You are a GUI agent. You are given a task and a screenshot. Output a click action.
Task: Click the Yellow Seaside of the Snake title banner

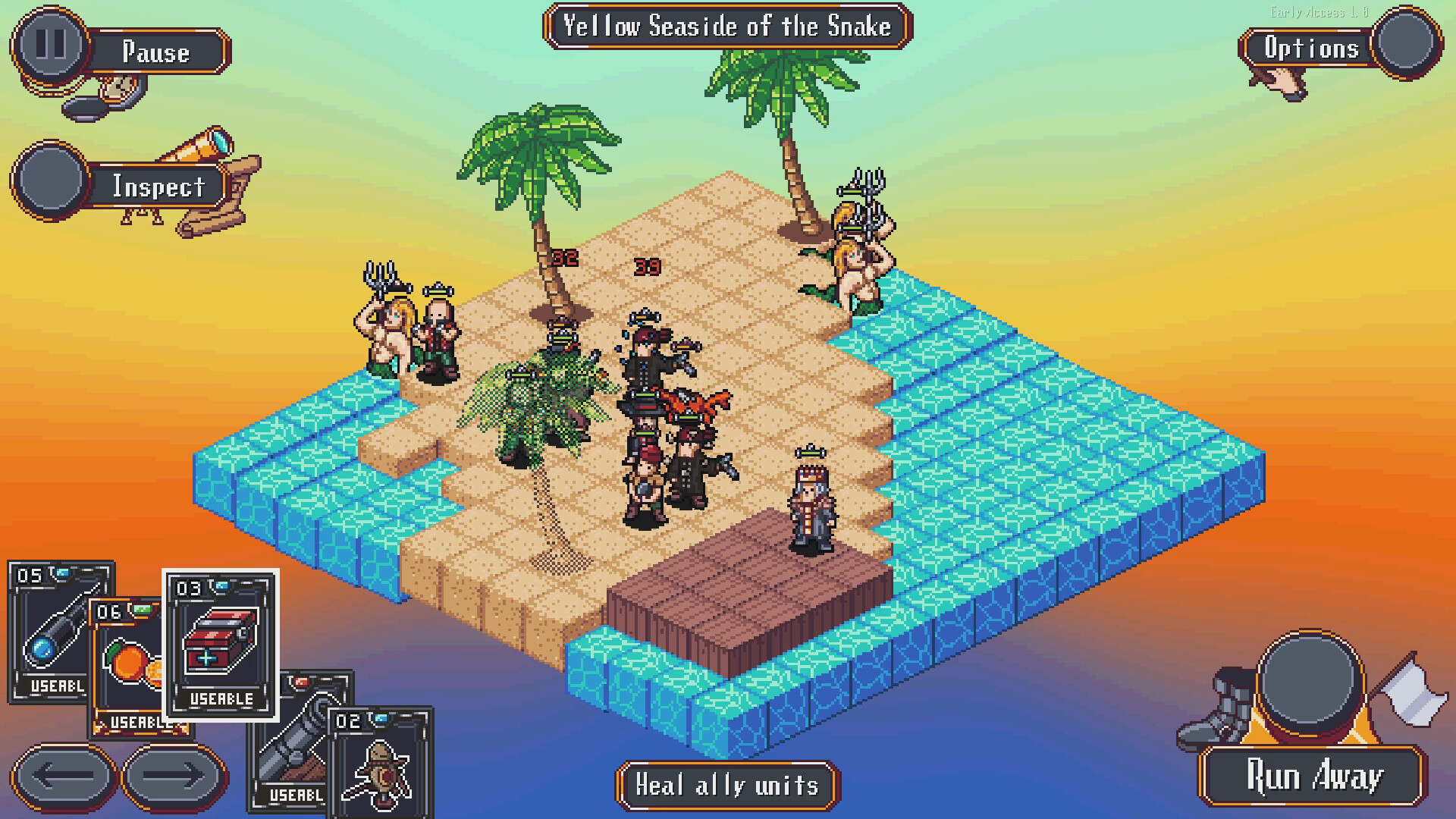coord(726,27)
